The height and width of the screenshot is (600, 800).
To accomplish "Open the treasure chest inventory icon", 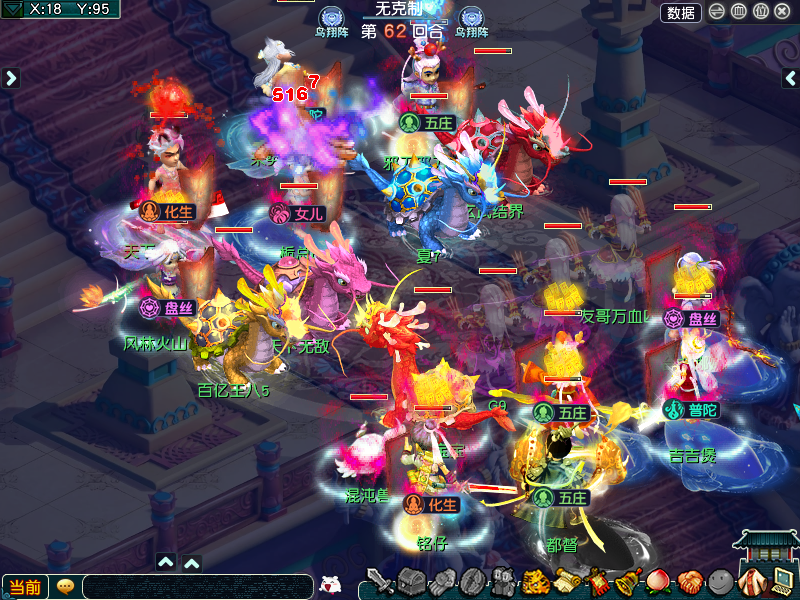I will (x=411, y=581).
